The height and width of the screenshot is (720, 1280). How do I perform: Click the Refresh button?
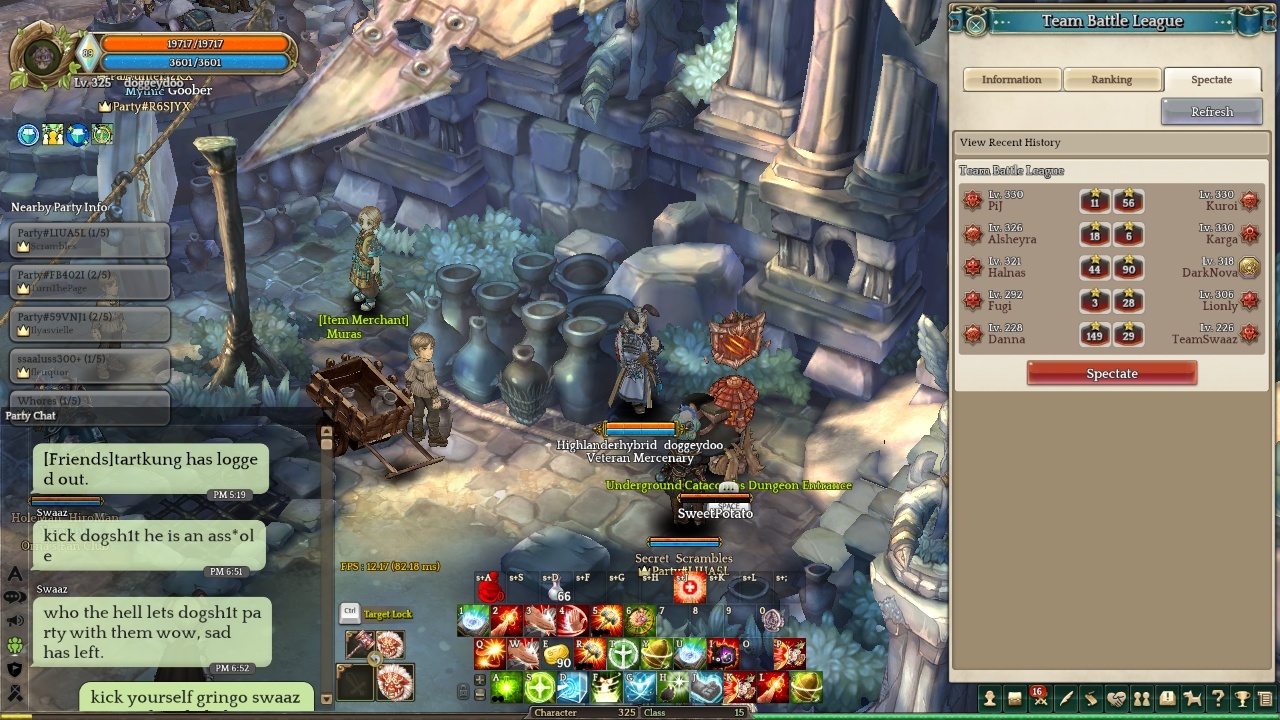pos(1211,112)
